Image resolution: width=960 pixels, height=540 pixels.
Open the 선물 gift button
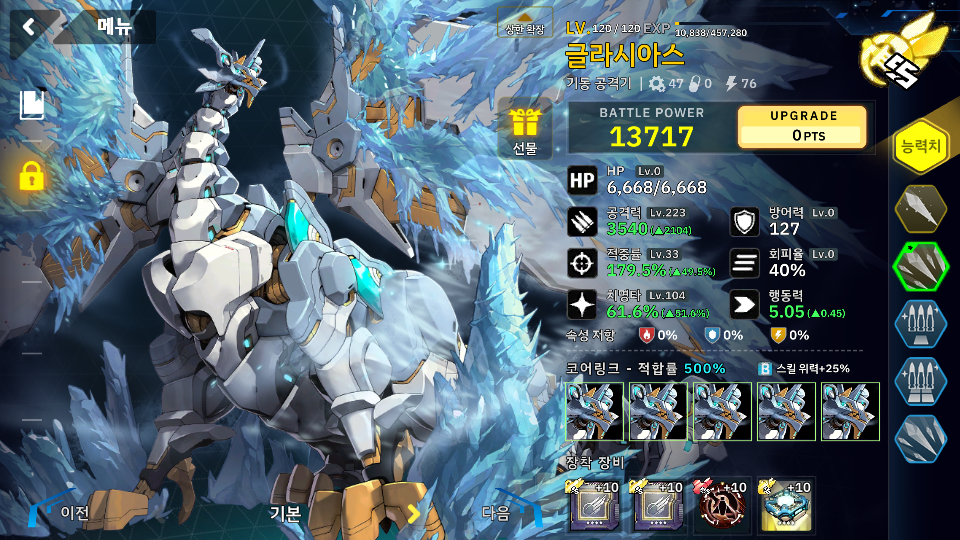tap(525, 131)
